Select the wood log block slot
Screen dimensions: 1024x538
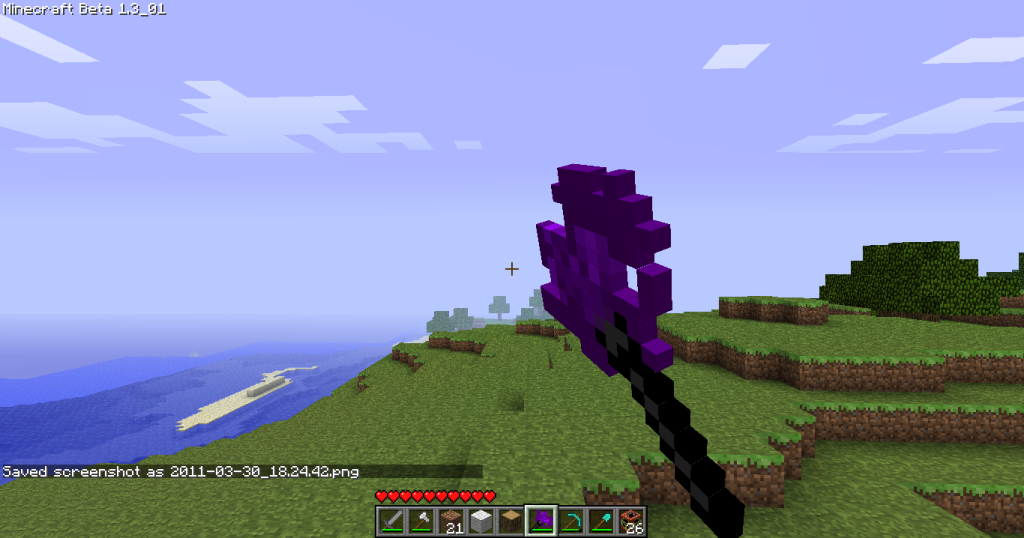click(511, 521)
